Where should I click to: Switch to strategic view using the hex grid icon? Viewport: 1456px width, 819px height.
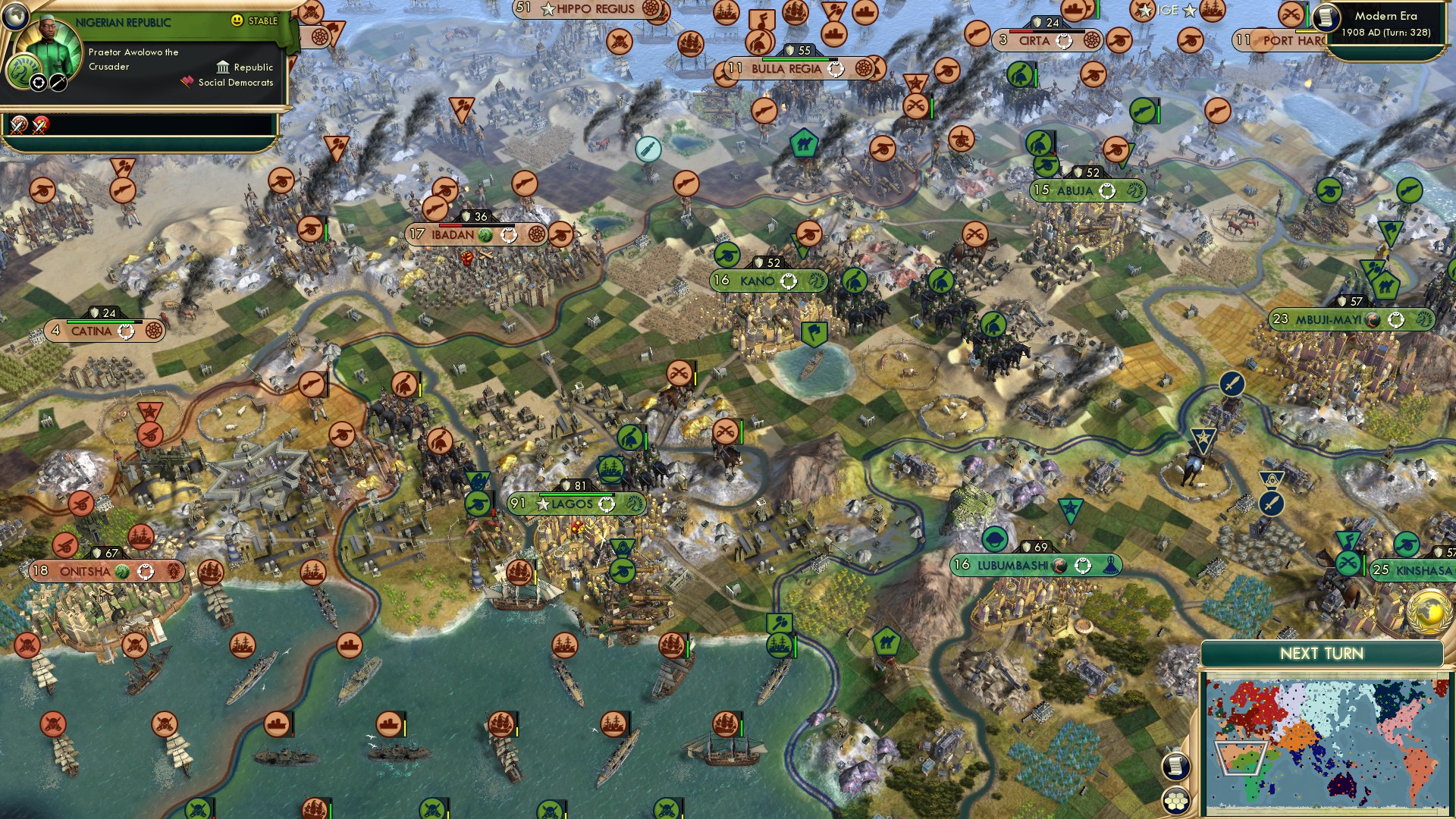click(1176, 801)
